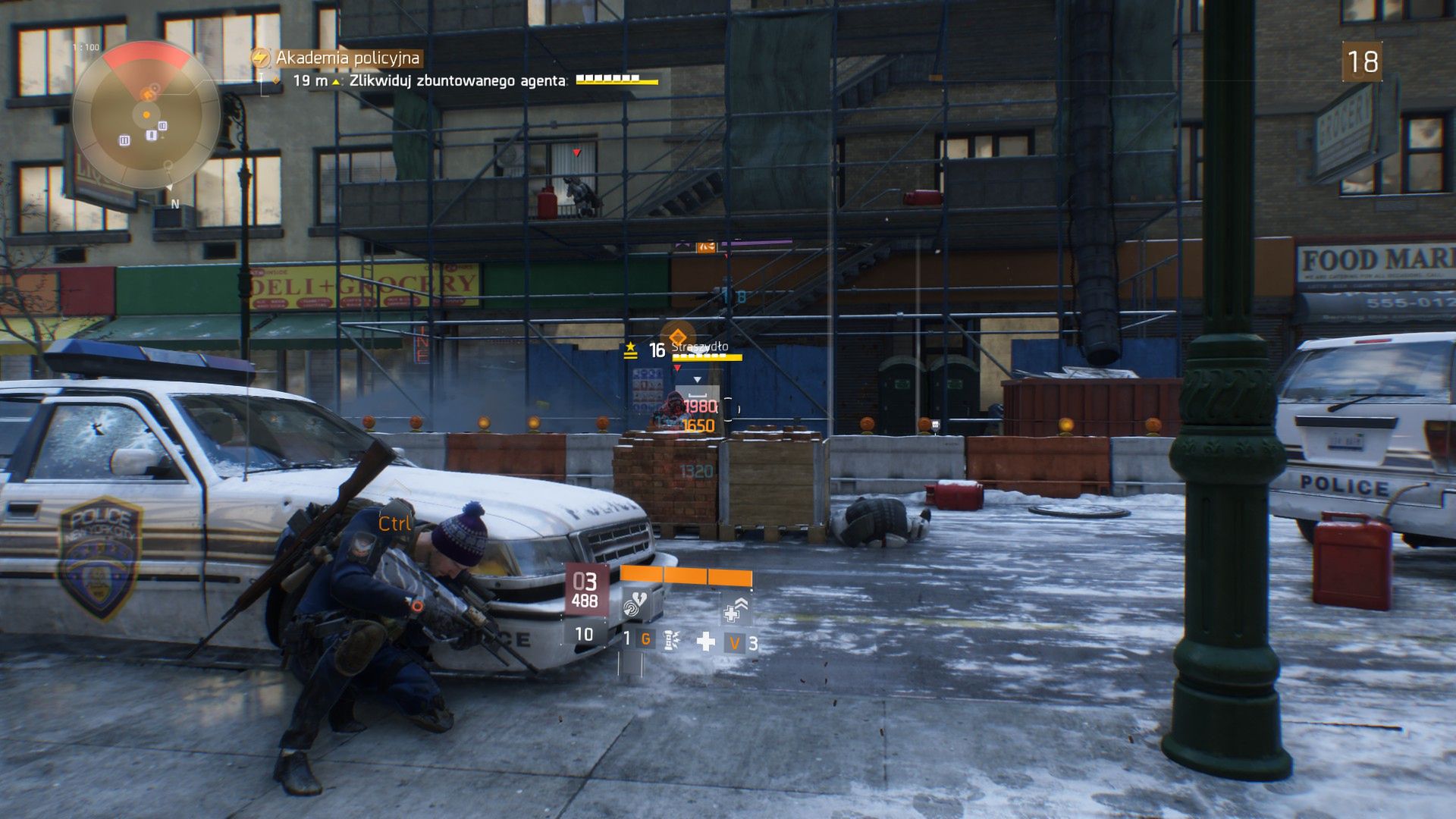Select the lightning mission icon by Akademia policyjna
This screenshot has height=819, width=1456.
point(261,56)
